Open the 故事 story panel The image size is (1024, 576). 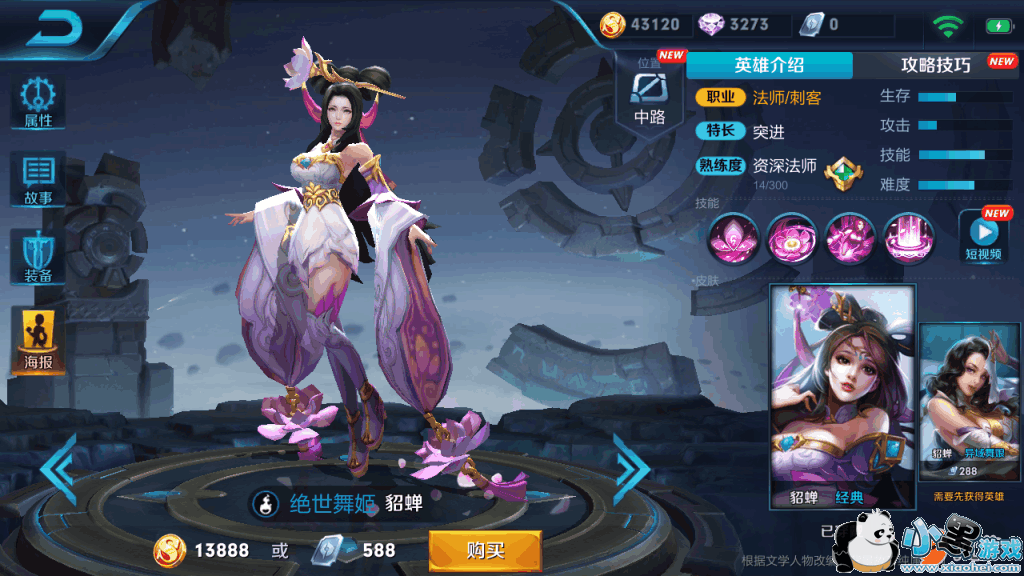(x=39, y=180)
